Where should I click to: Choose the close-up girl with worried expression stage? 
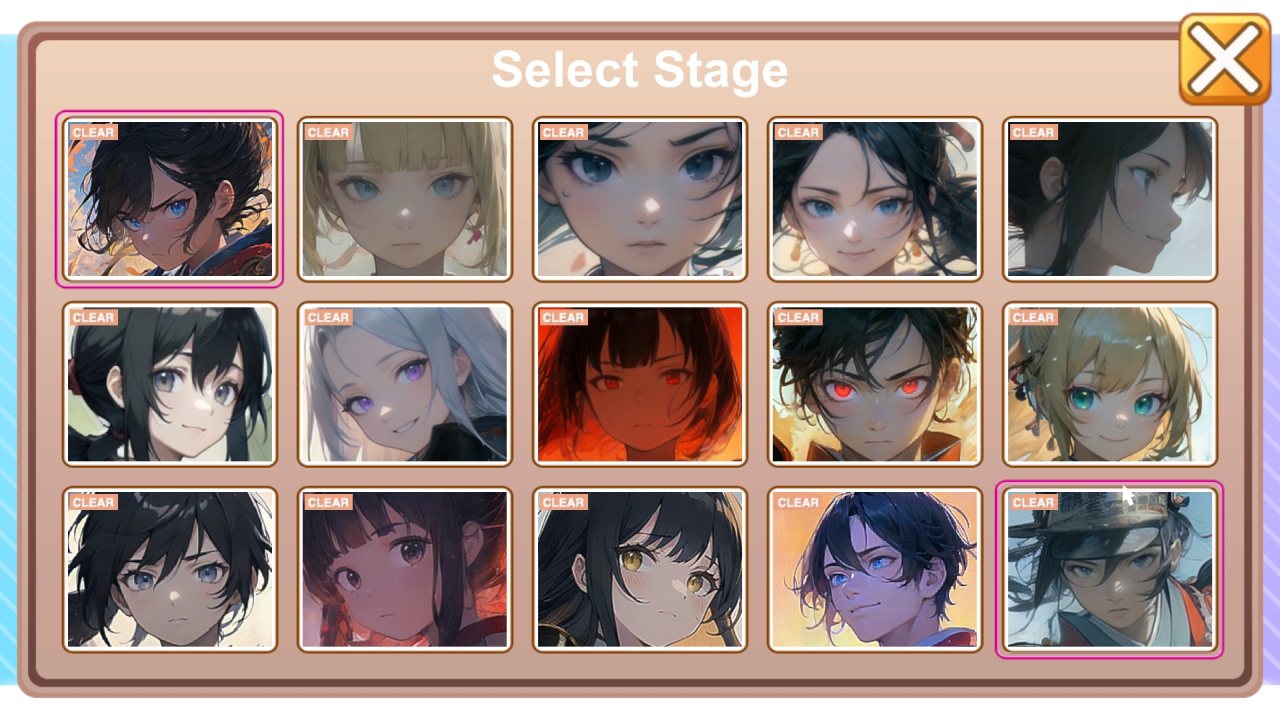coord(639,196)
